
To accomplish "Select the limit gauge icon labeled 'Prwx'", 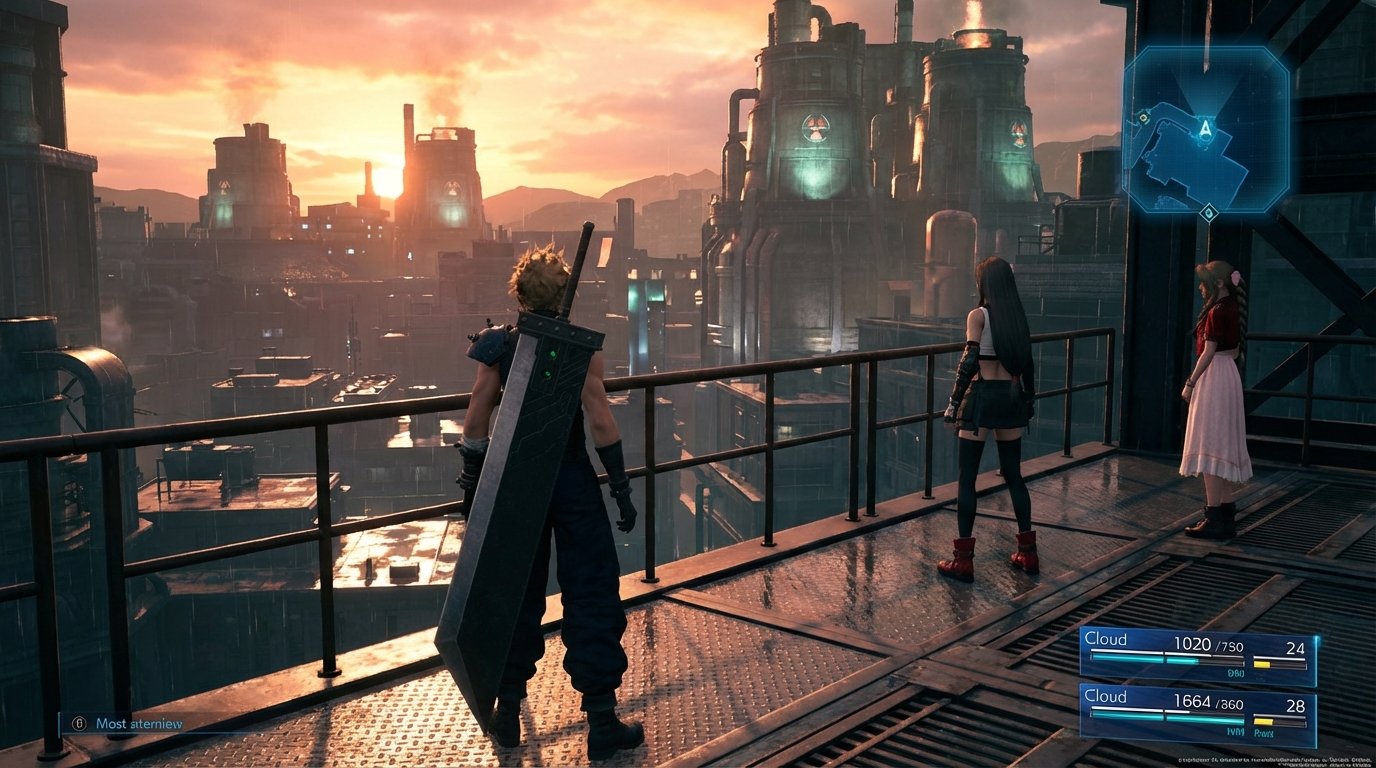I will pos(1263,731).
